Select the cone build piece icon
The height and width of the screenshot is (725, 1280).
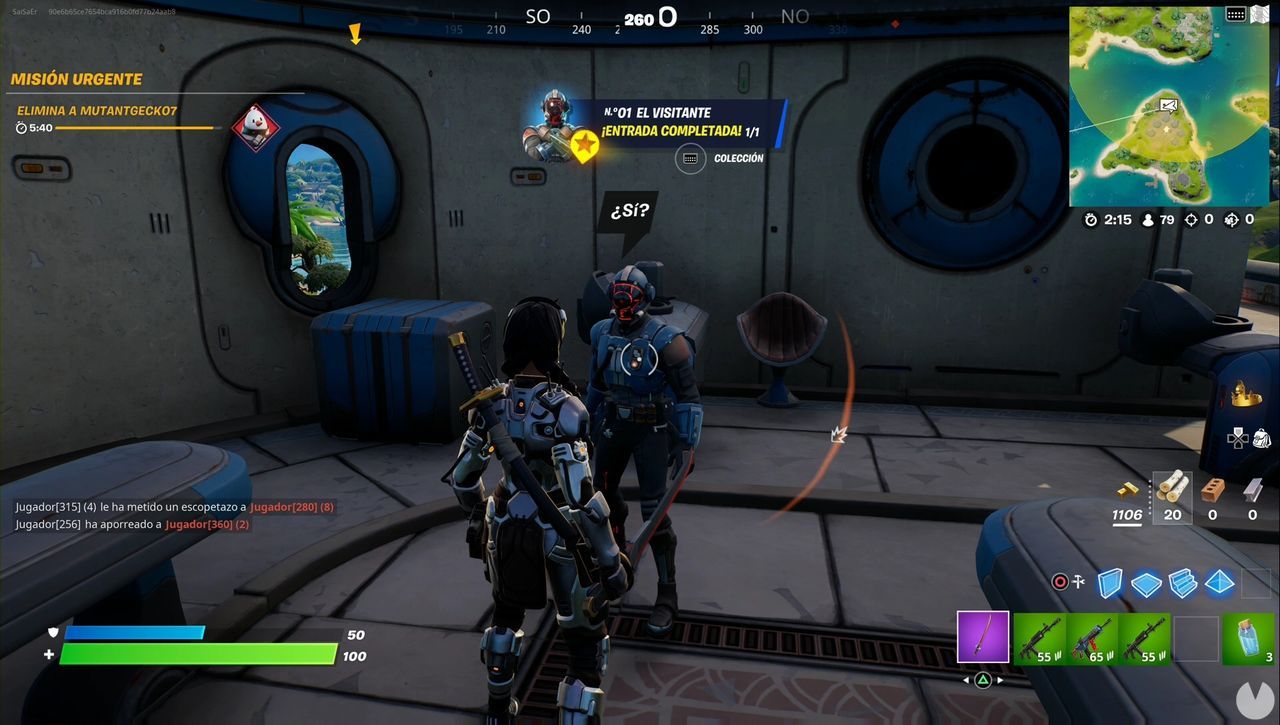click(1218, 583)
